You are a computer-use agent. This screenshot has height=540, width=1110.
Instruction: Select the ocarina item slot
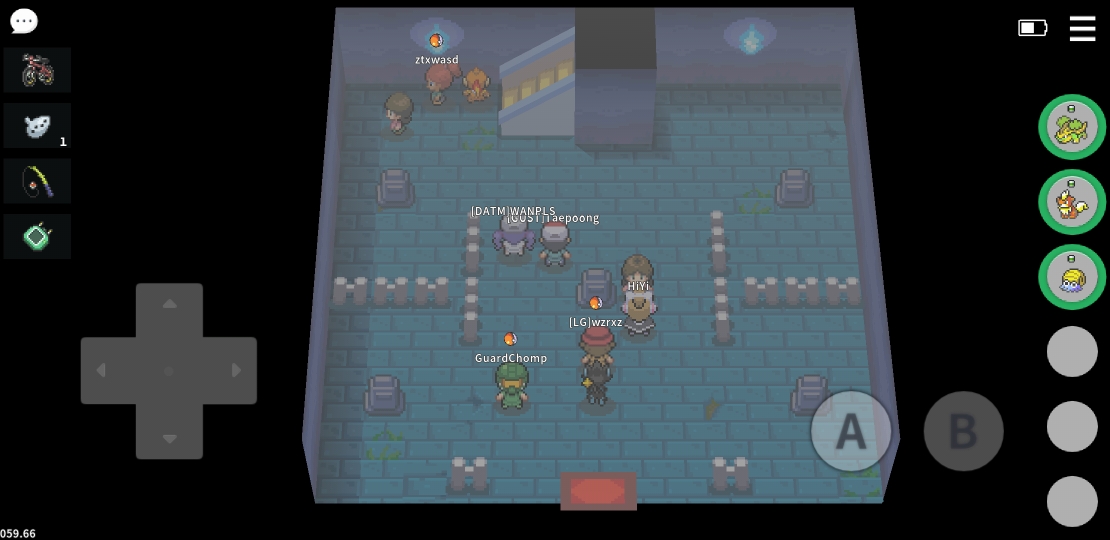(37, 126)
